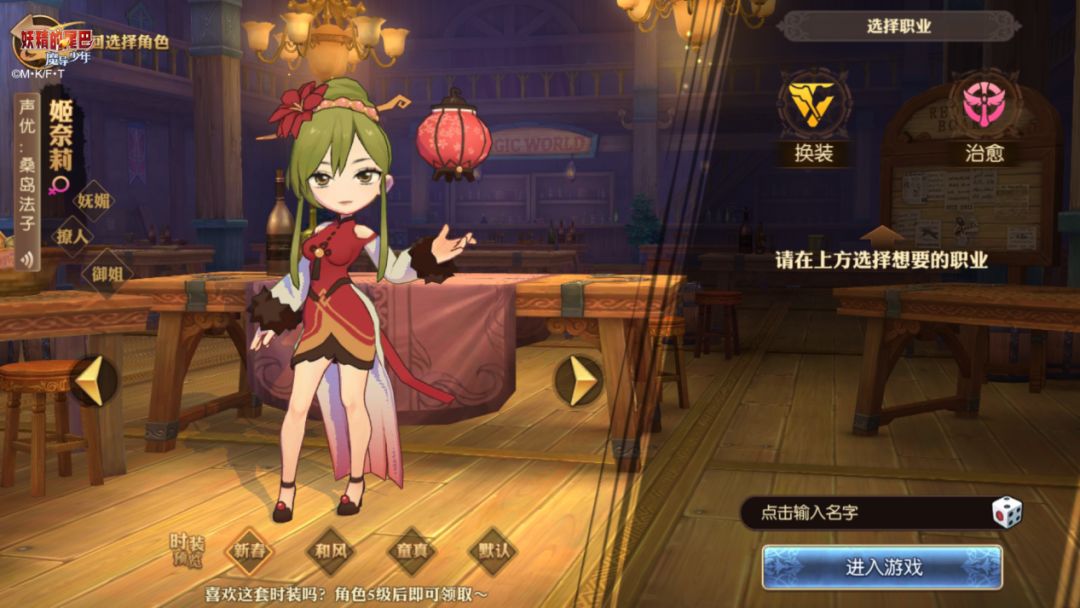The width and height of the screenshot is (1080, 608).
Task: Click the name input field
Action: [860, 513]
